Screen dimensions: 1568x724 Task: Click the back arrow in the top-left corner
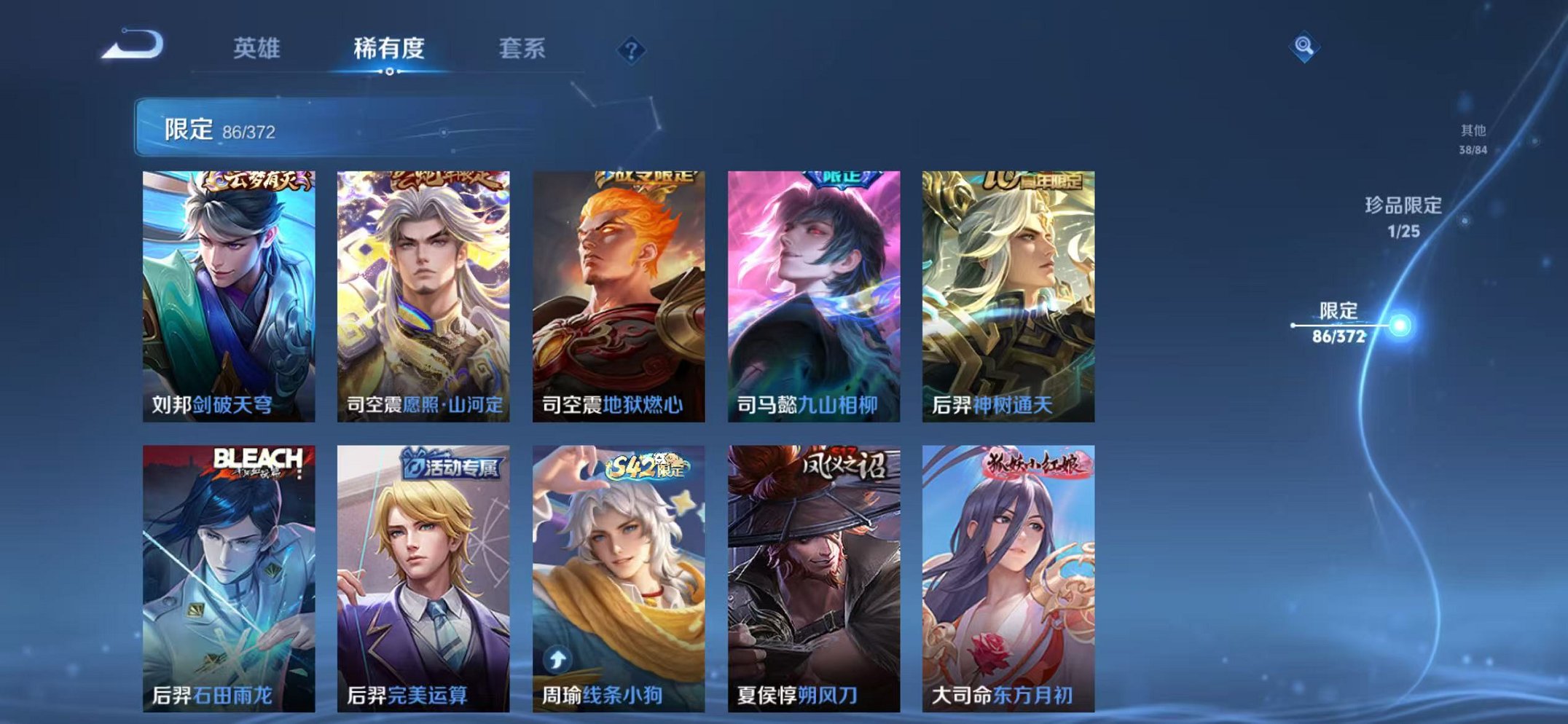point(131,44)
